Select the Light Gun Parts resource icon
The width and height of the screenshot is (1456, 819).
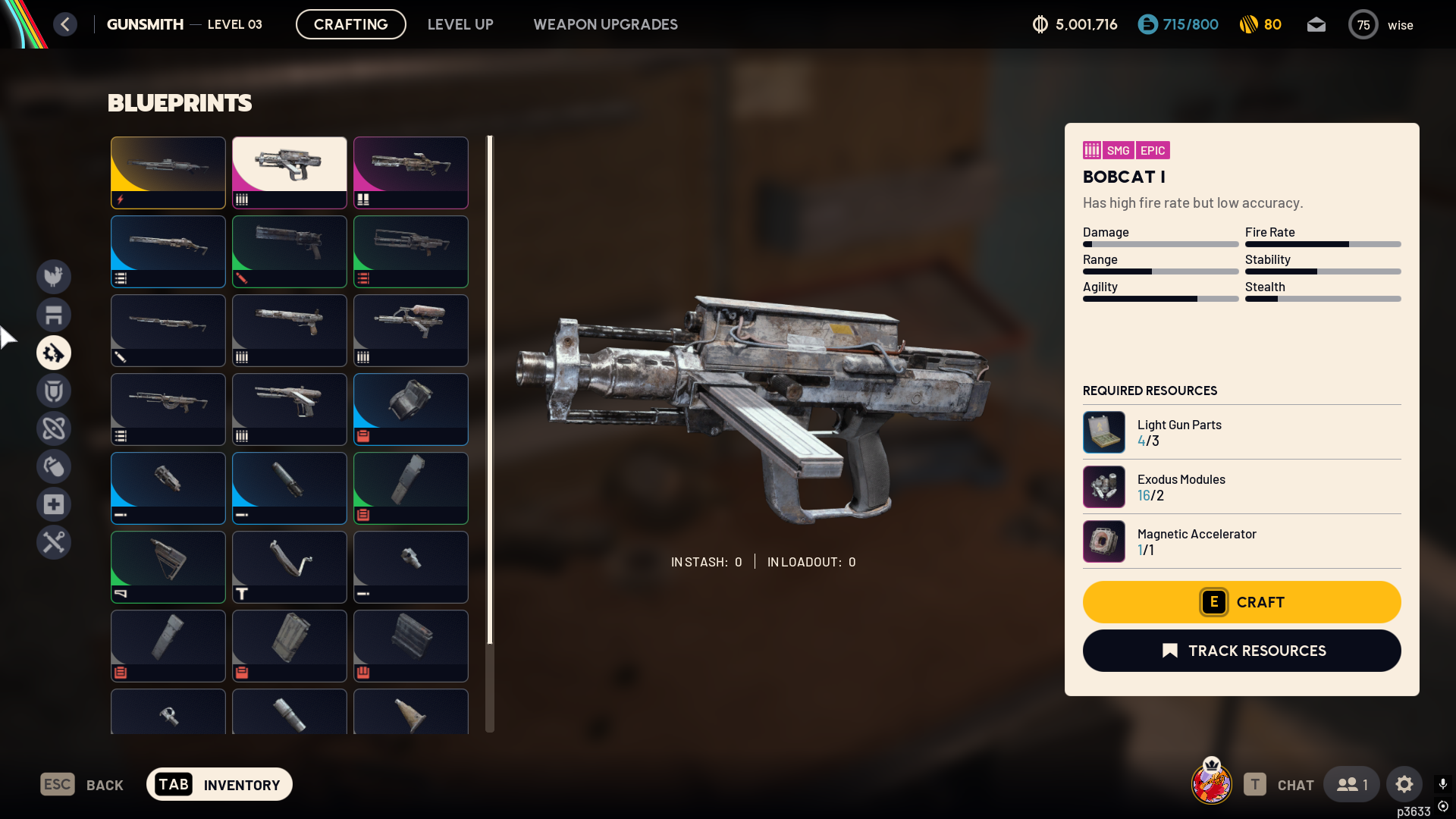coord(1104,432)
